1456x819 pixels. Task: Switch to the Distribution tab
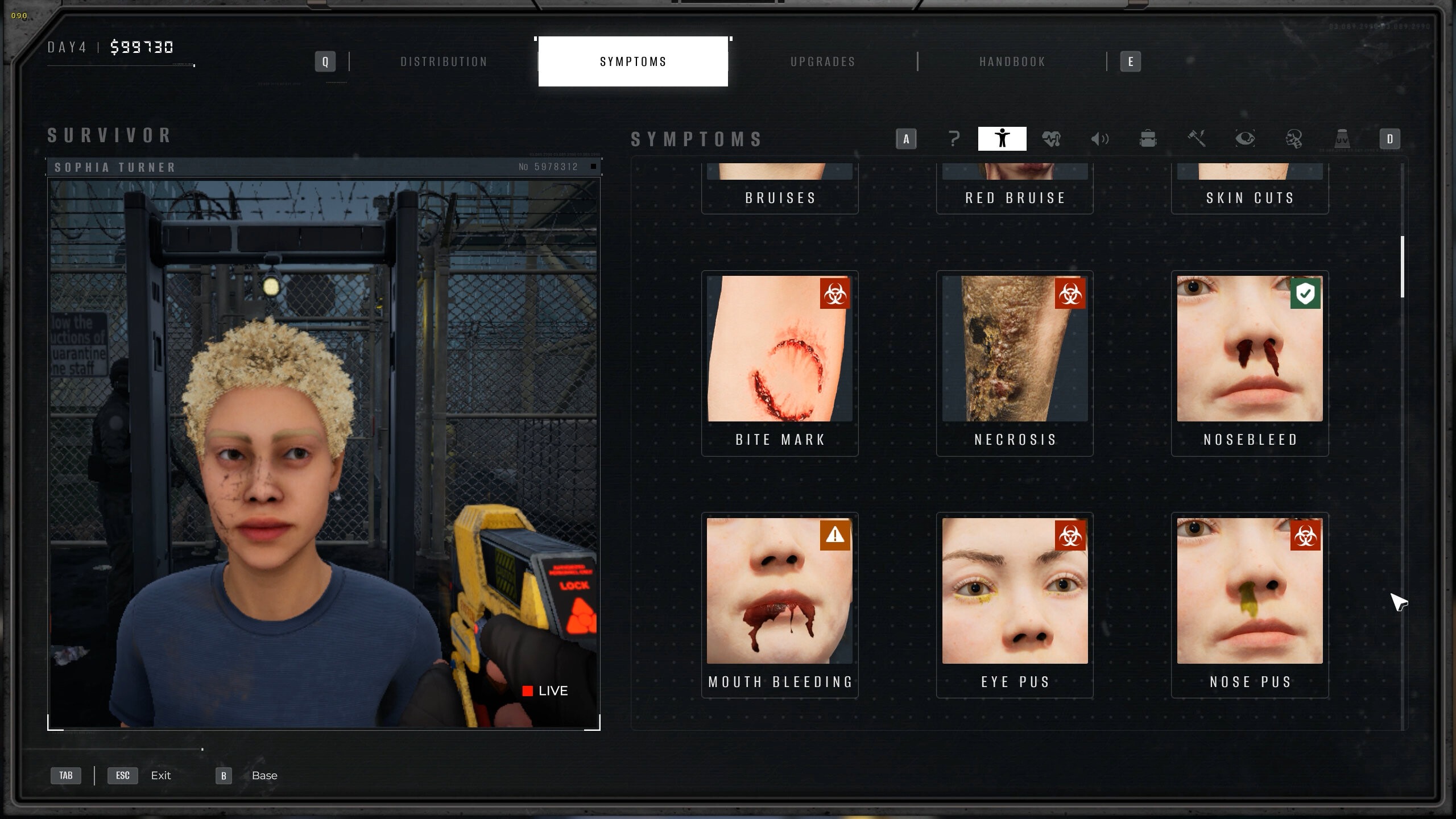(x=444, y=61)
